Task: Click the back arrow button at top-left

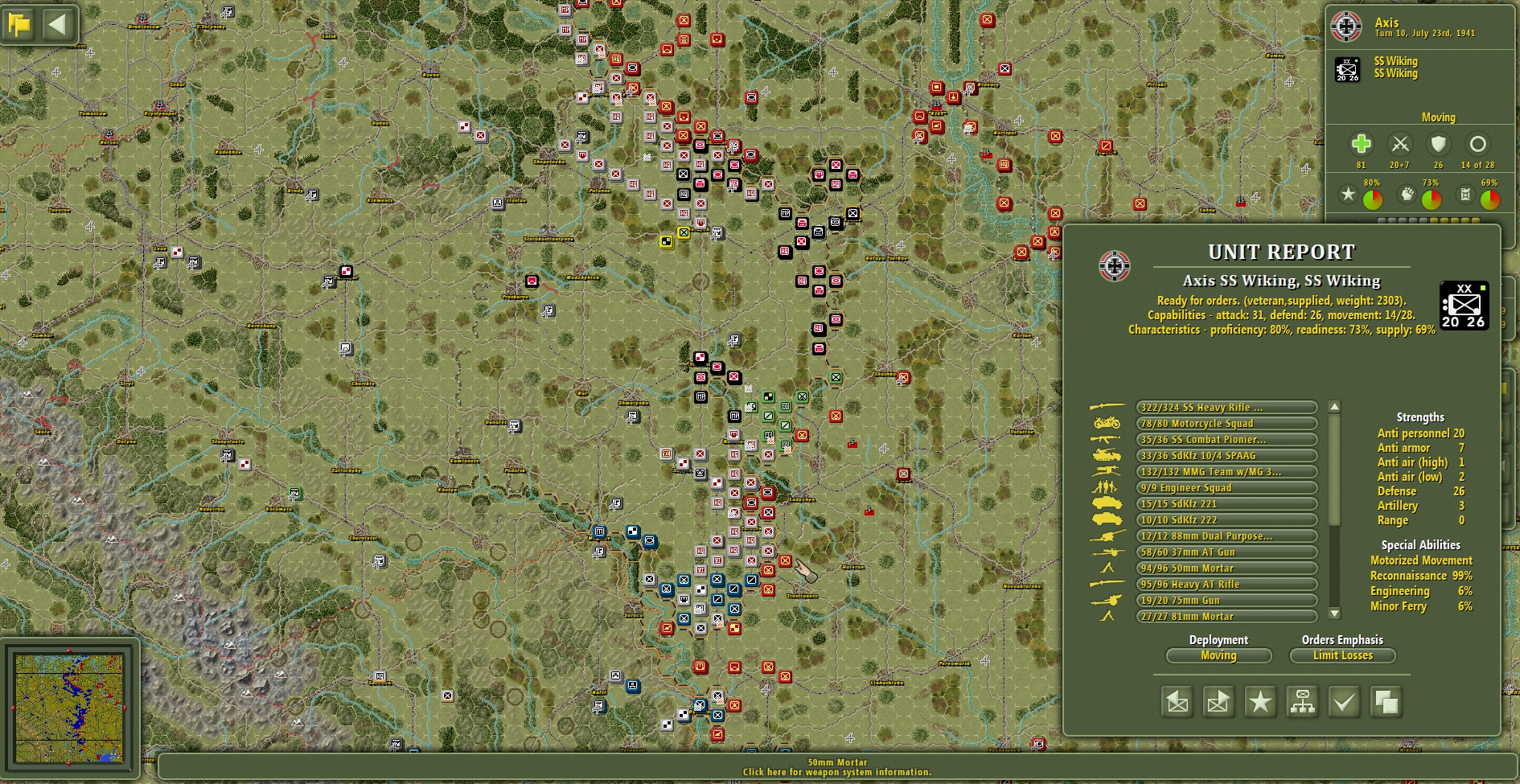Action: (x=55, y=23)
